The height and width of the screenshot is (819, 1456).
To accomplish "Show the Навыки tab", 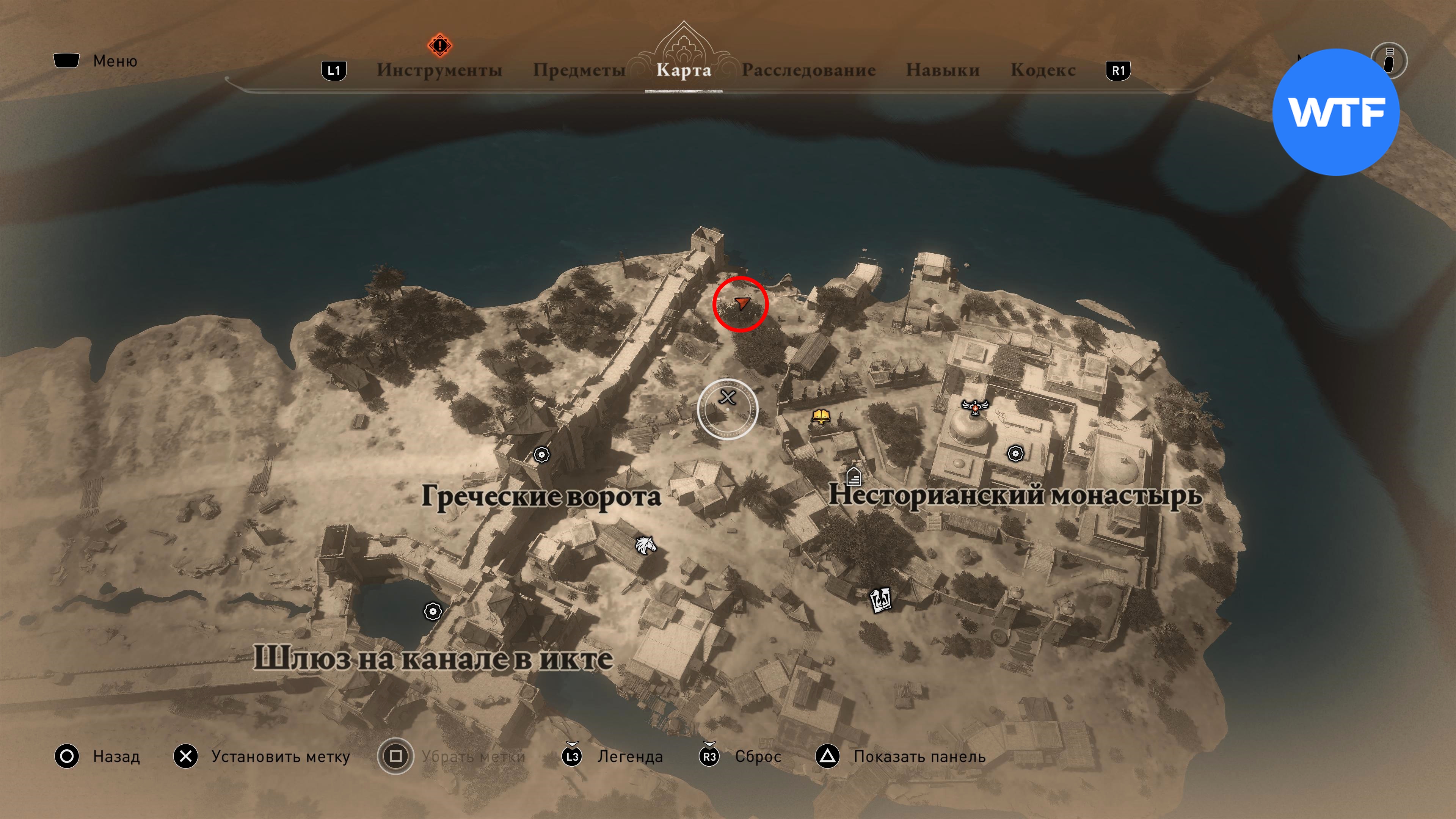I will [942, 70].
